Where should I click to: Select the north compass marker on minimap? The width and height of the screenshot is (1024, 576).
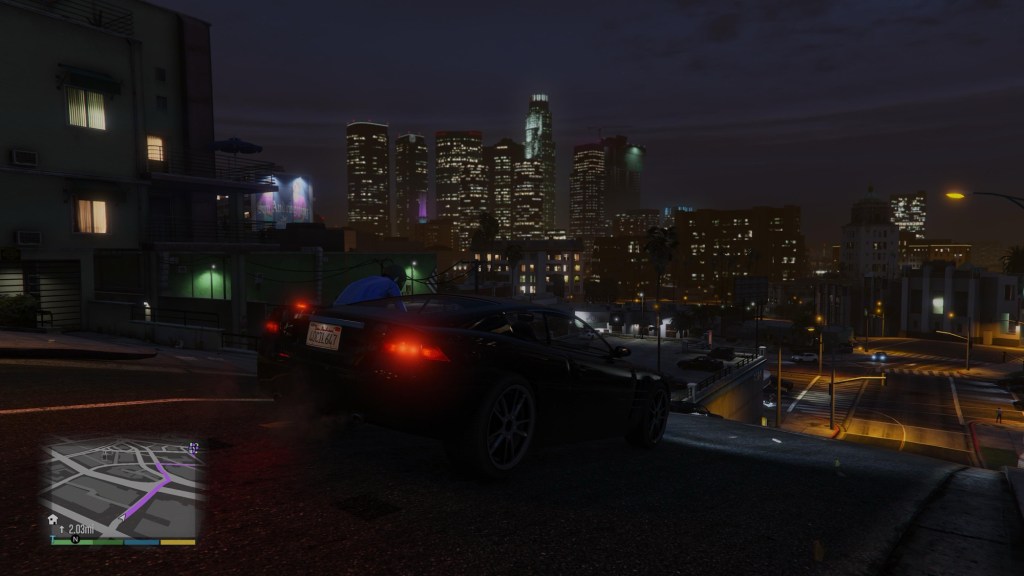[75, 539]
